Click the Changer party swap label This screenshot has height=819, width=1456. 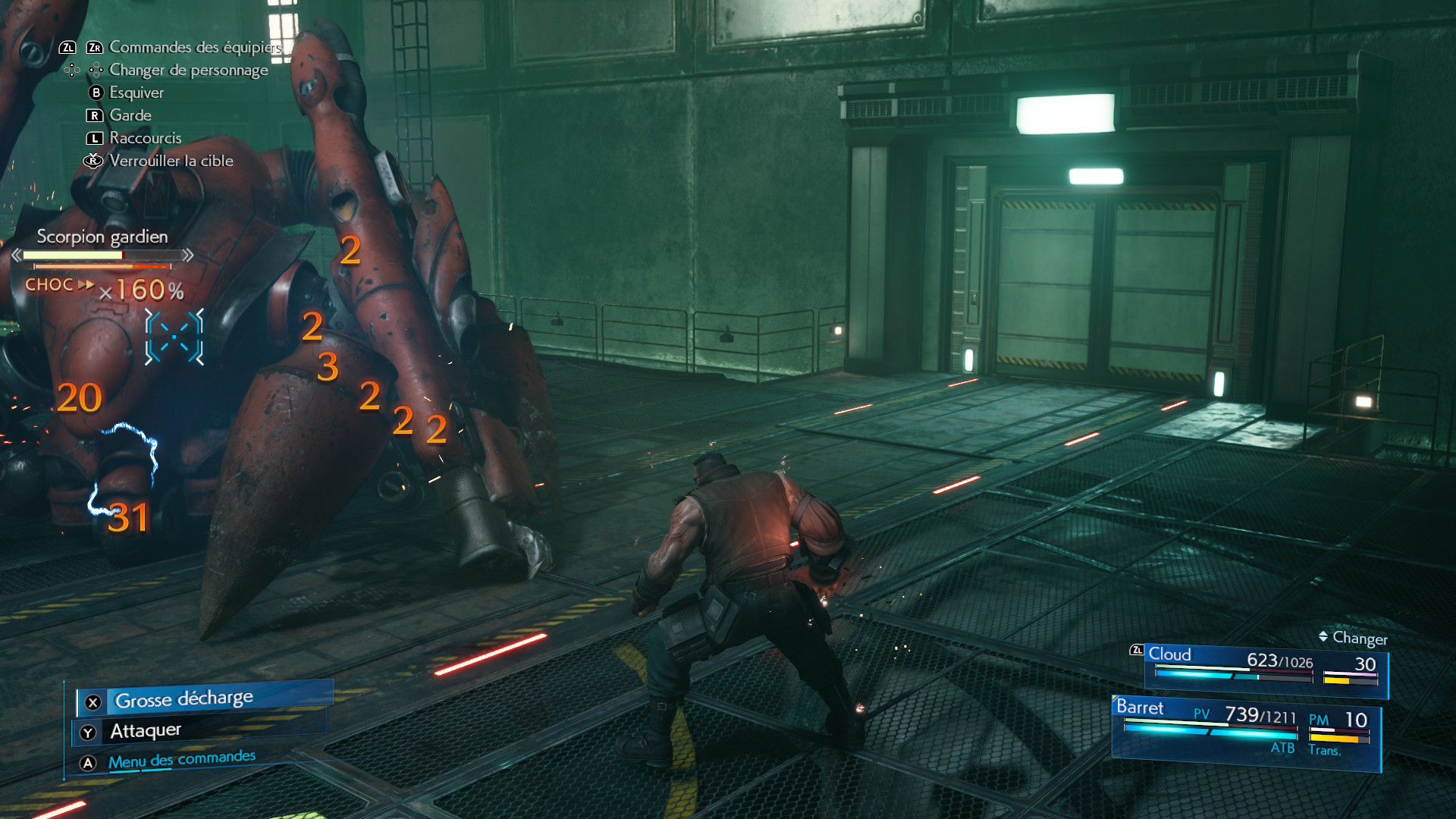(1359, 639)
